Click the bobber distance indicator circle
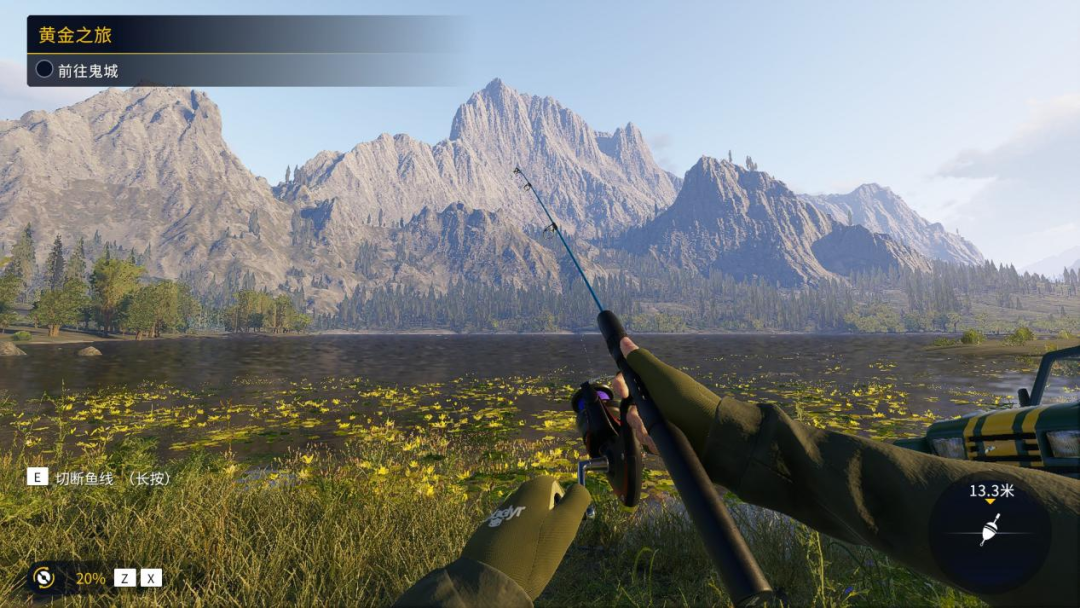Screen dimensions: 1080x608 [x=990, y=530]
